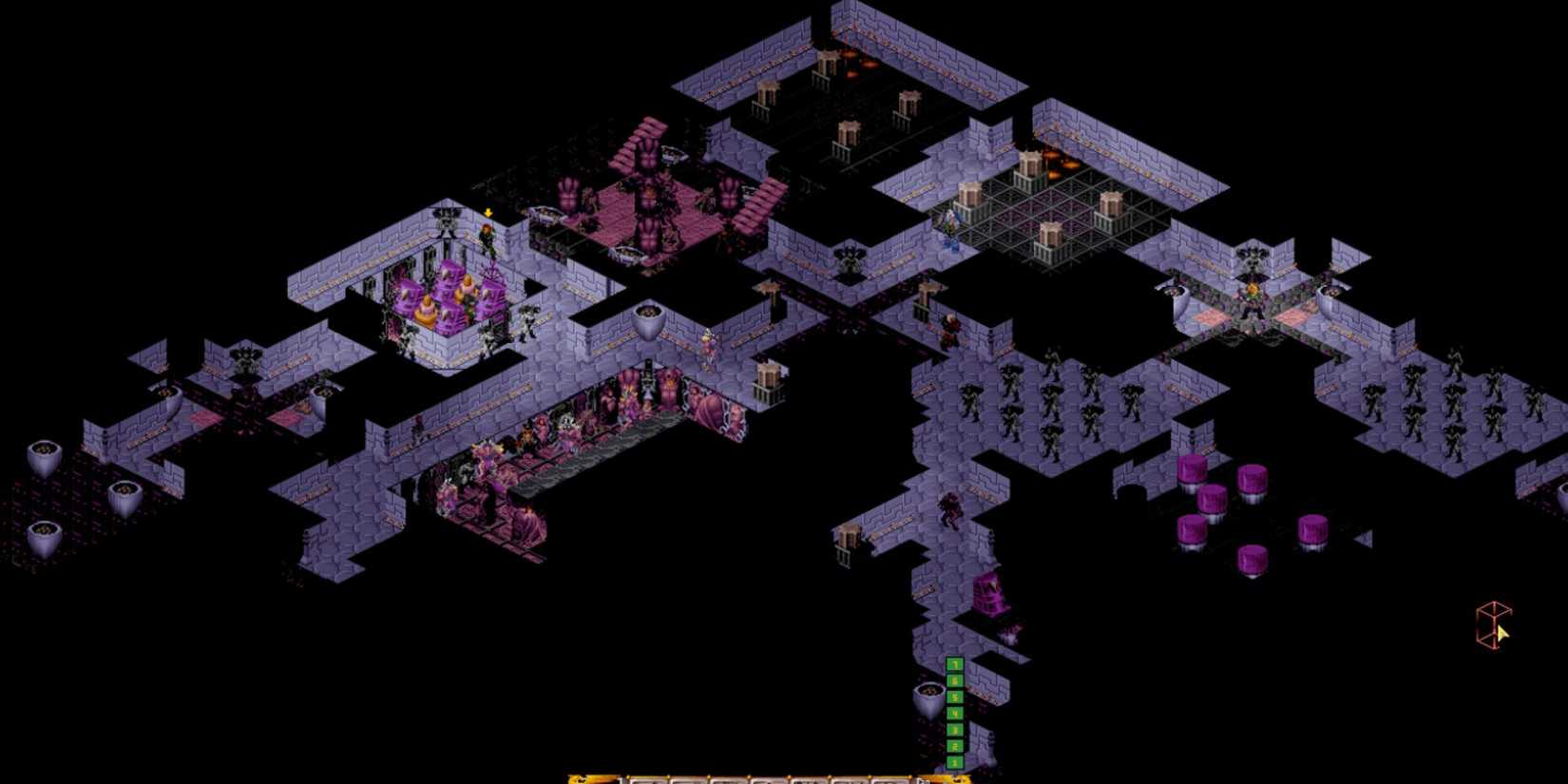Open the pink chest beside the lower corridor
Screen dimensions: 1568x784
[x=988, y=594]
